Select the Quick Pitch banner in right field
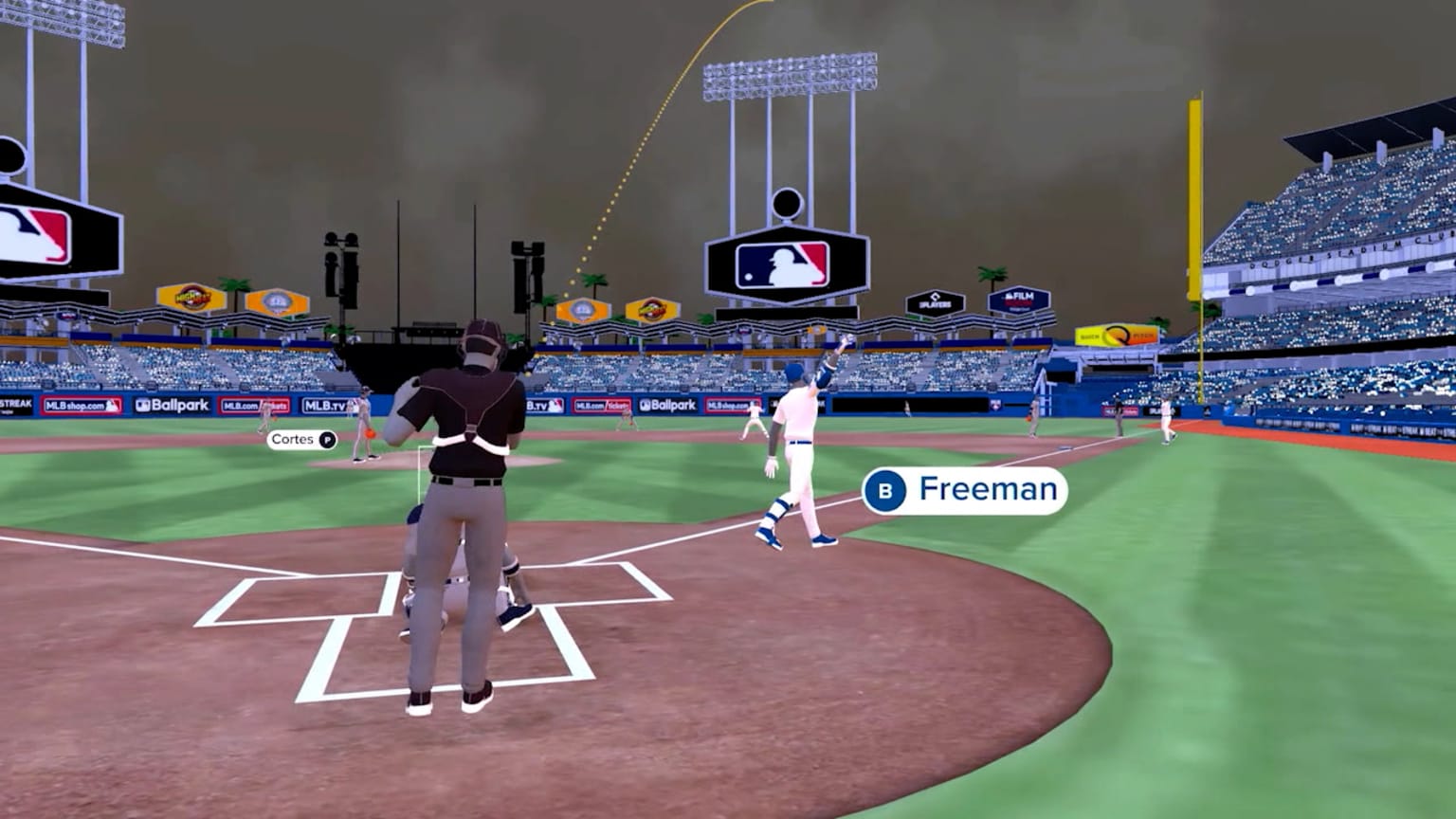Viewport: 1456px width, 819px height. click(1117, 334)
